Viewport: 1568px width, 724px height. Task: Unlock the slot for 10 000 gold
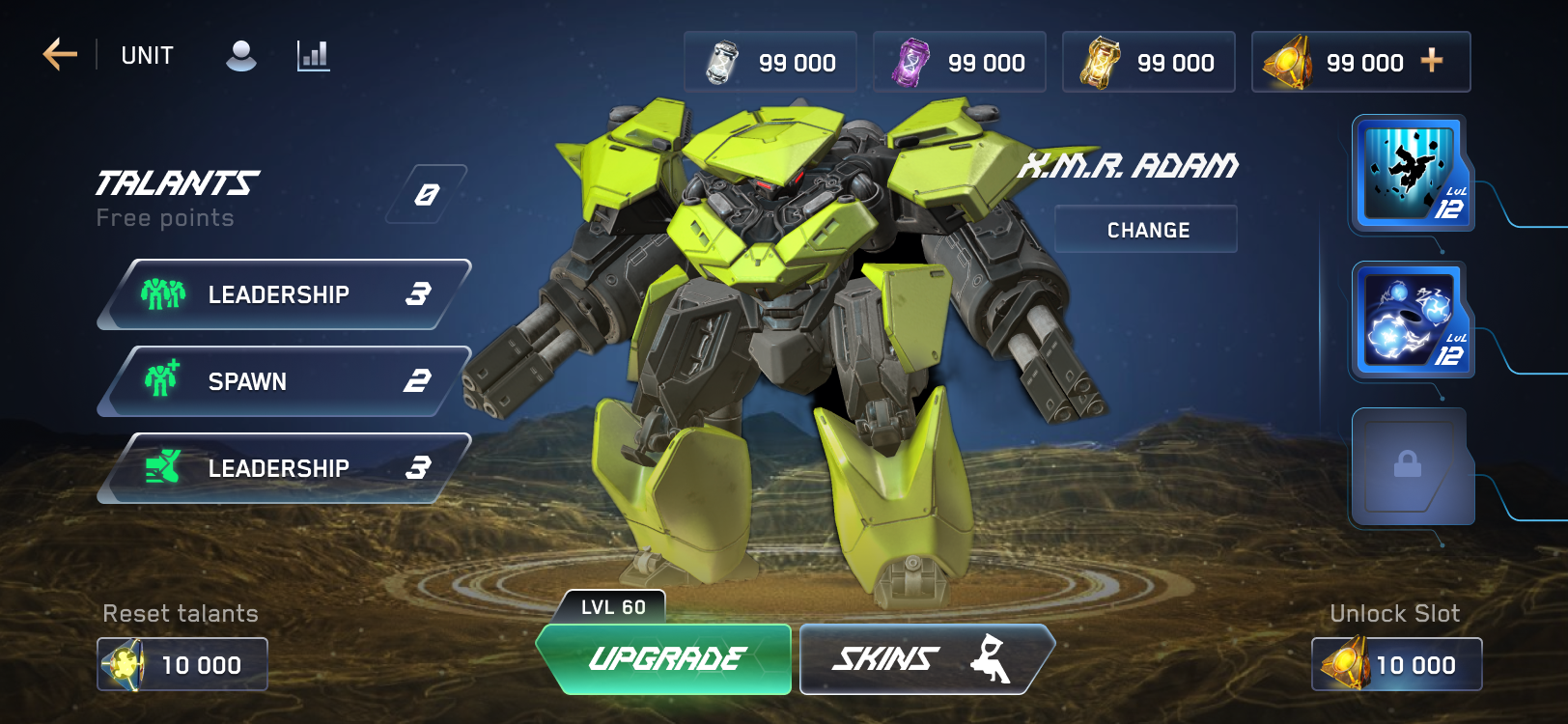[1396, 664]
